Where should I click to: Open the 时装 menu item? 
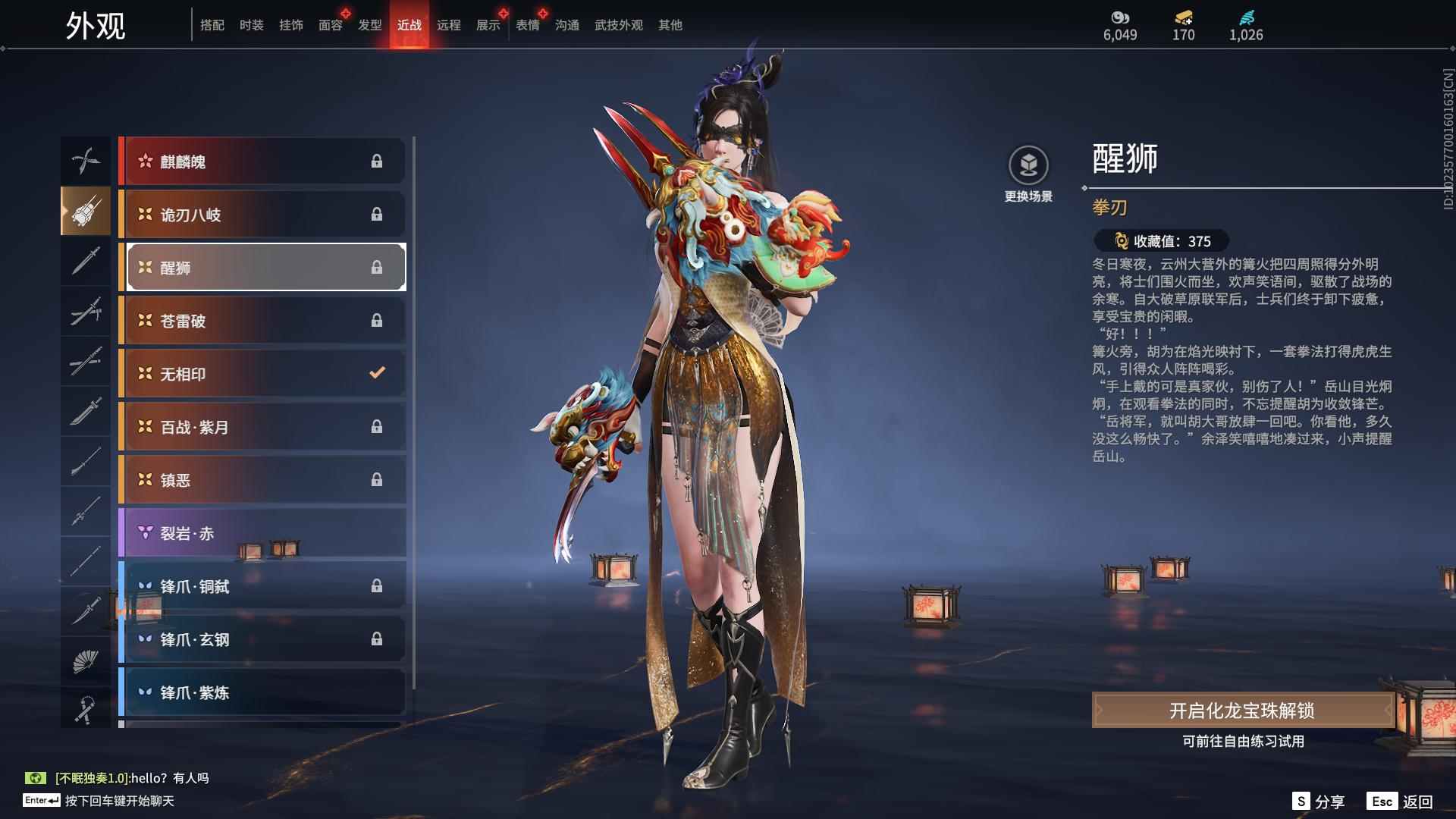(253, 24)
